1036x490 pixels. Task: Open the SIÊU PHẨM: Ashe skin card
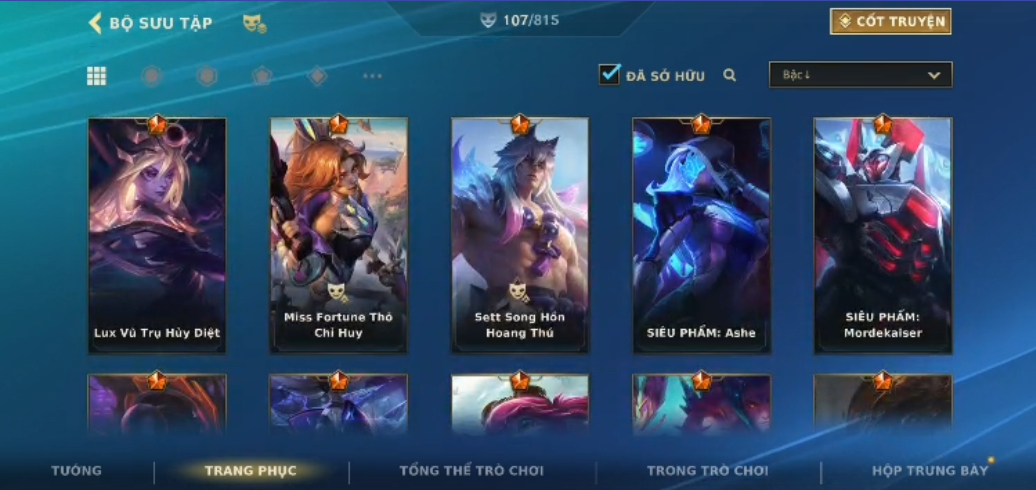(x=701, y=235)
